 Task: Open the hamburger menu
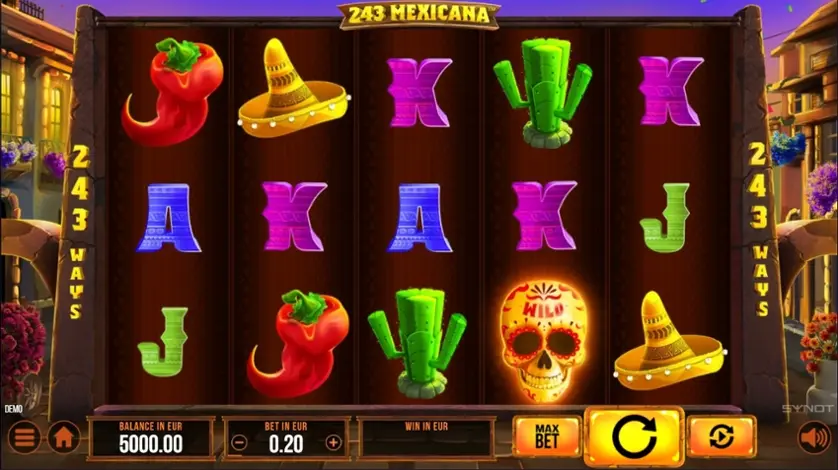[24, 437]
